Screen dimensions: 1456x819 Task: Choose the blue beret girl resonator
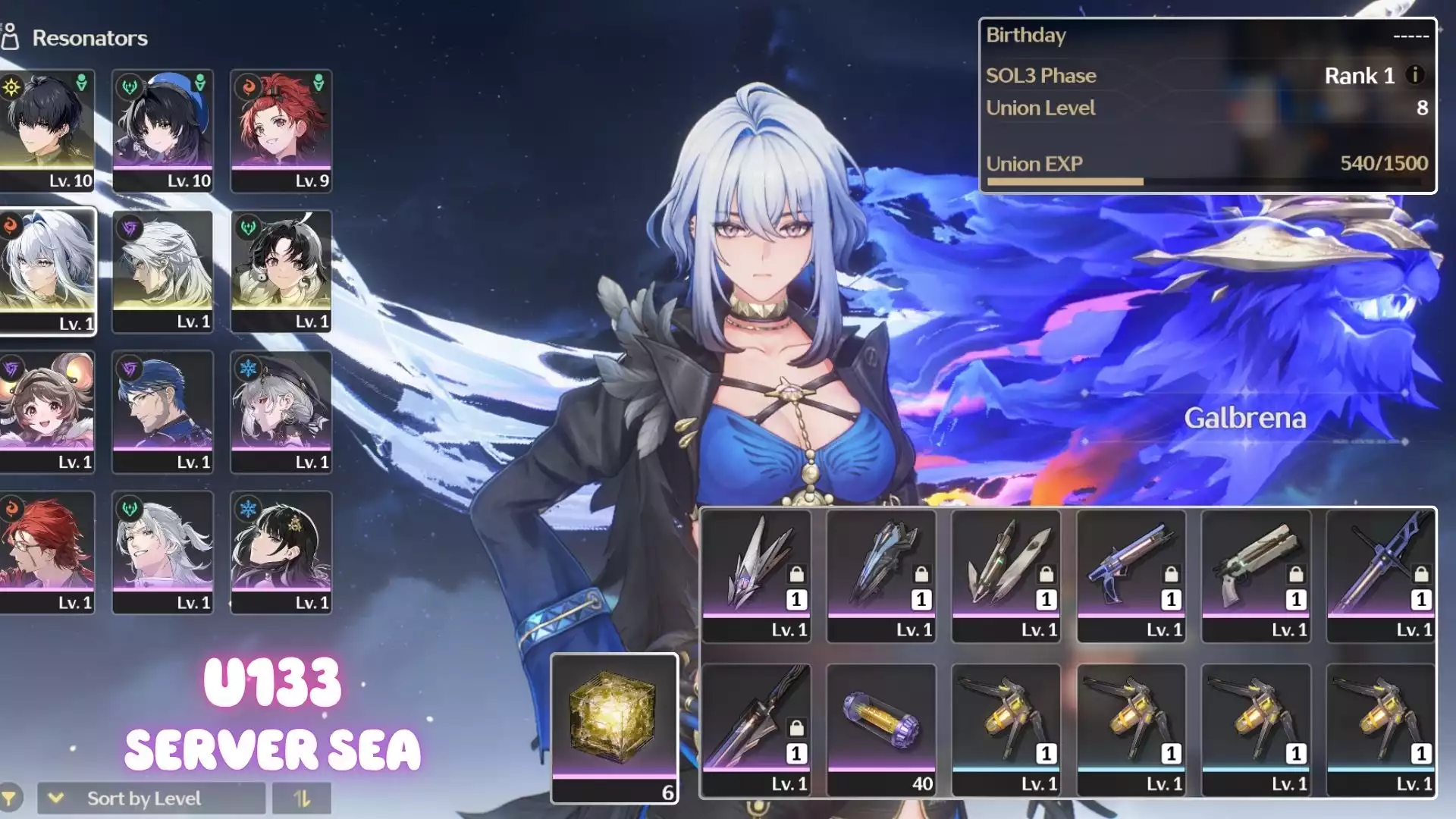tap(163, 130)
